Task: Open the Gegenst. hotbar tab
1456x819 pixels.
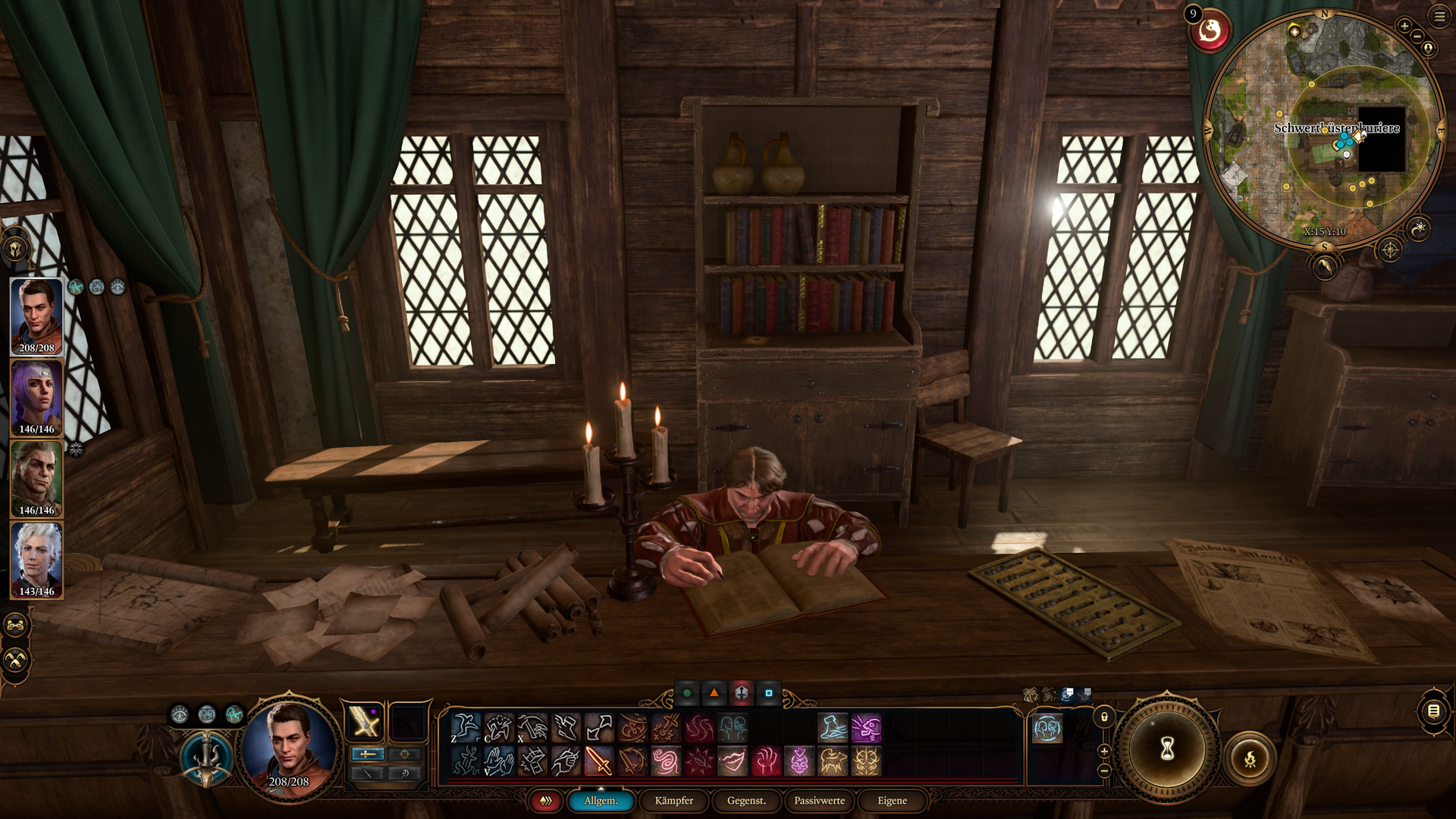Action: (746, 801)
